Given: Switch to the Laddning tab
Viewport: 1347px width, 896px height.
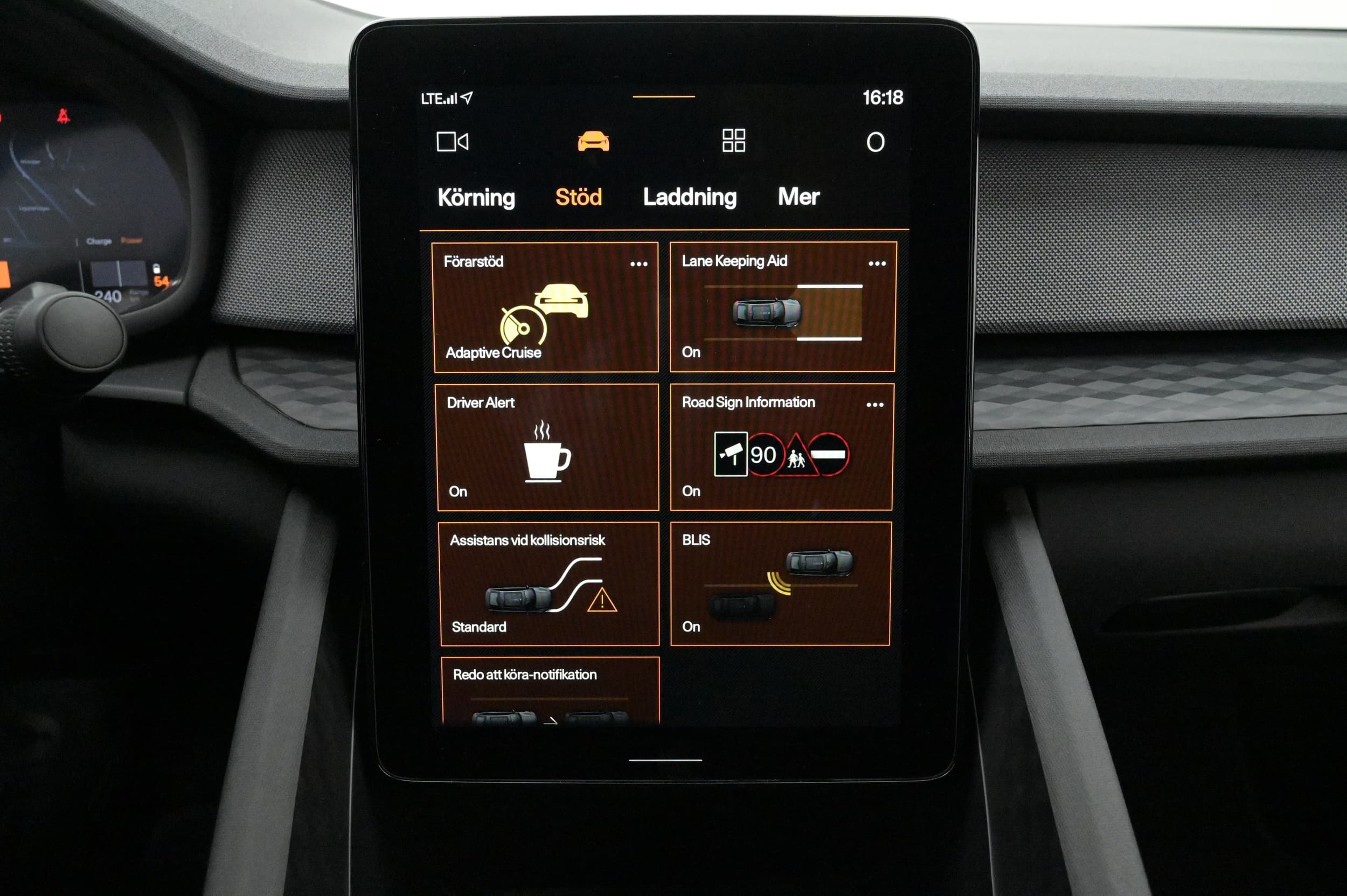Looking at the screenshot, I should tap(690, 197).
